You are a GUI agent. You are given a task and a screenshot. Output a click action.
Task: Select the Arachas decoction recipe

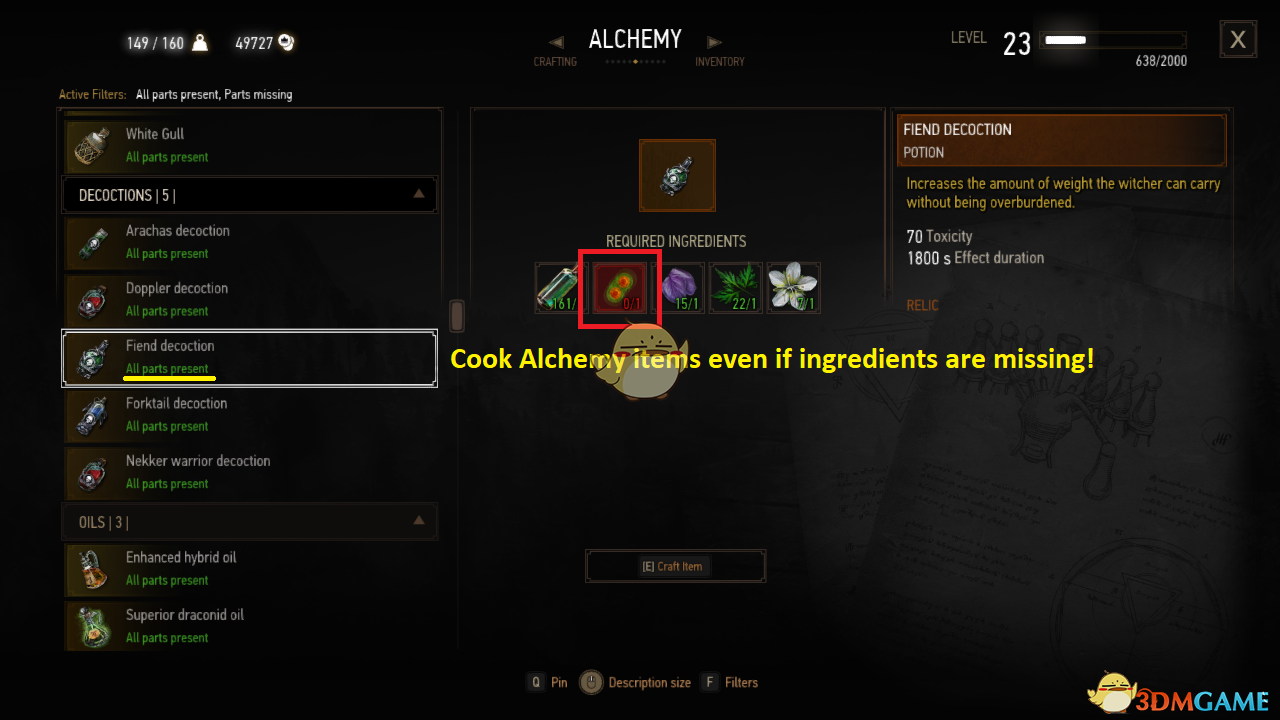tap(250, 241)
